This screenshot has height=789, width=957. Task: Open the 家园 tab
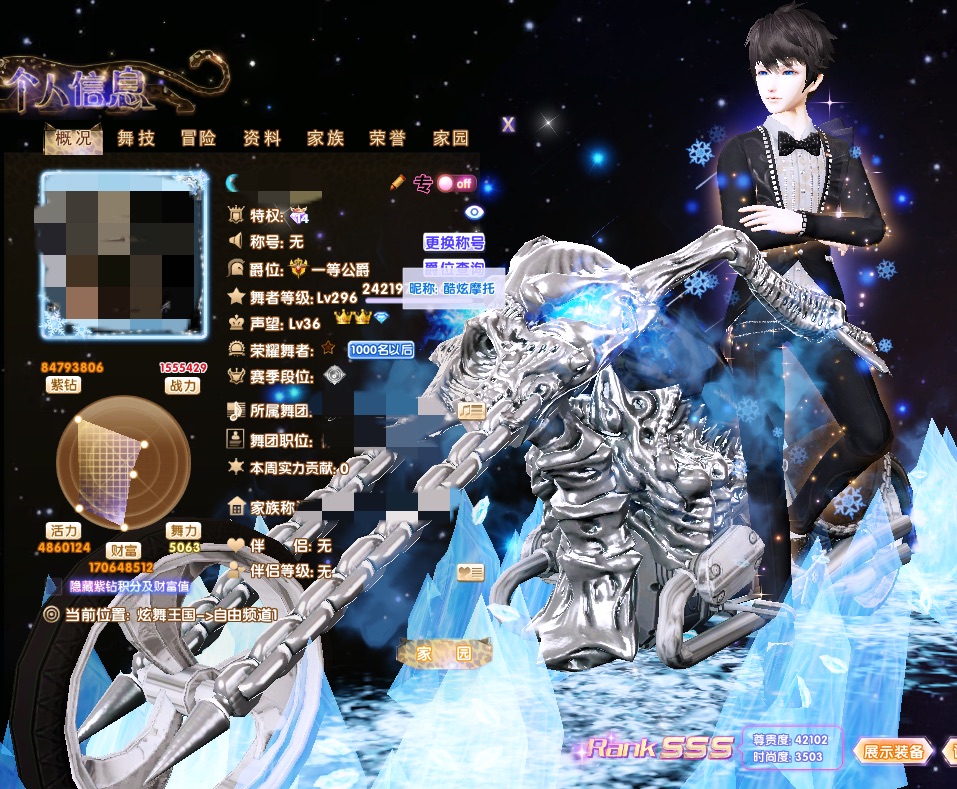click(x=450, y=139)
